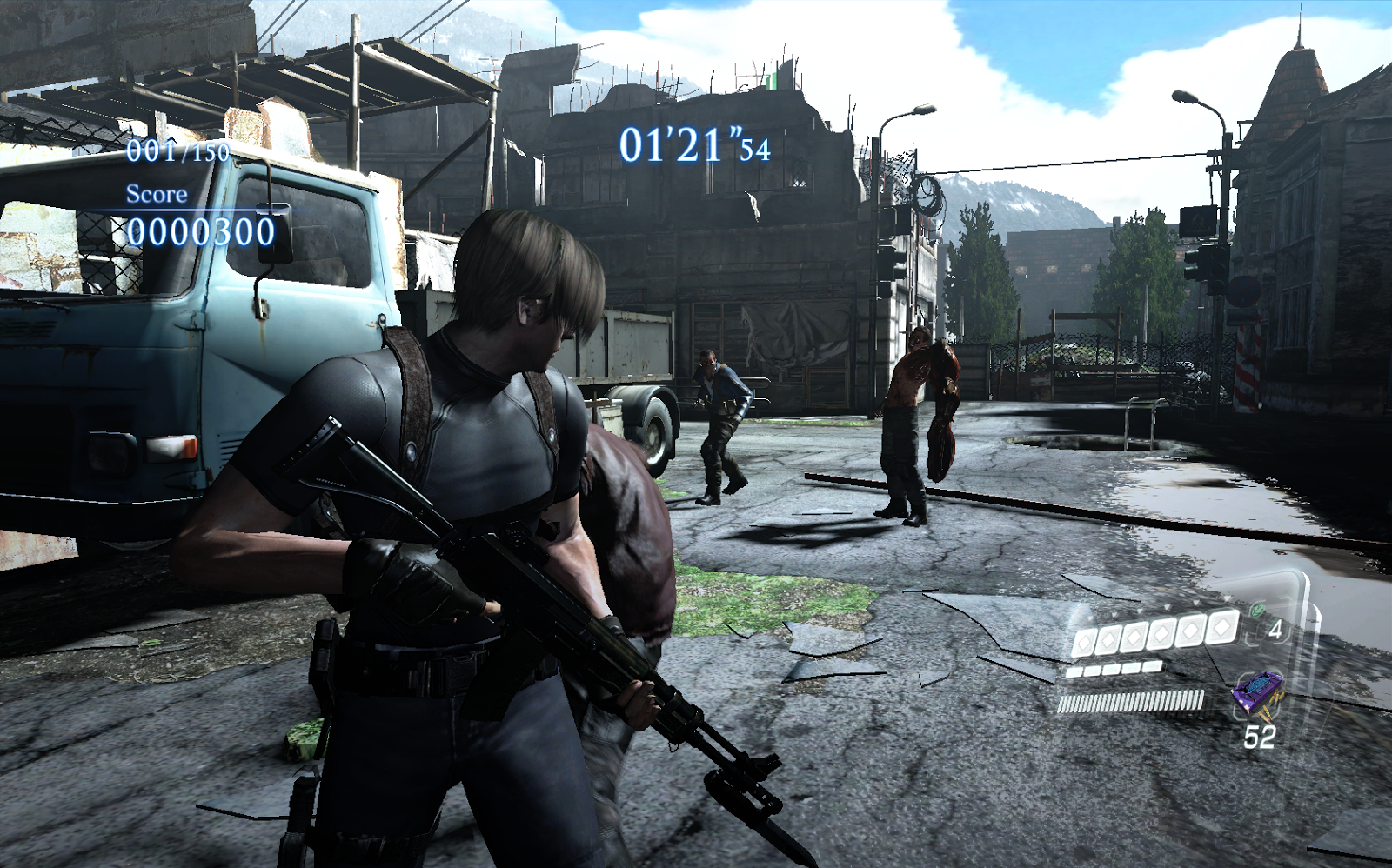
Task: Click the green herb tablet icon
Action: tap(1257, 611)
